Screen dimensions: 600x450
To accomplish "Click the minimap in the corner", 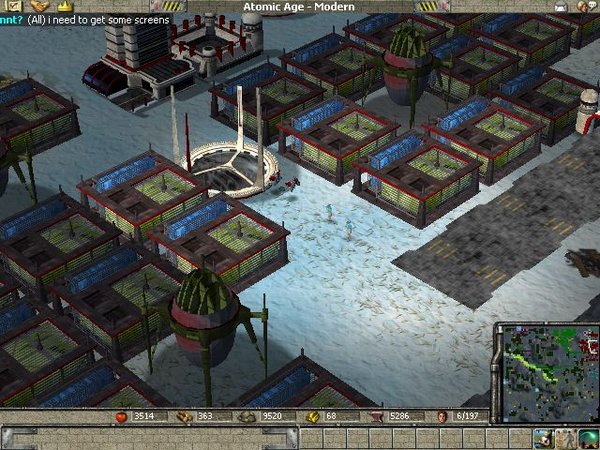I will 546,364.
